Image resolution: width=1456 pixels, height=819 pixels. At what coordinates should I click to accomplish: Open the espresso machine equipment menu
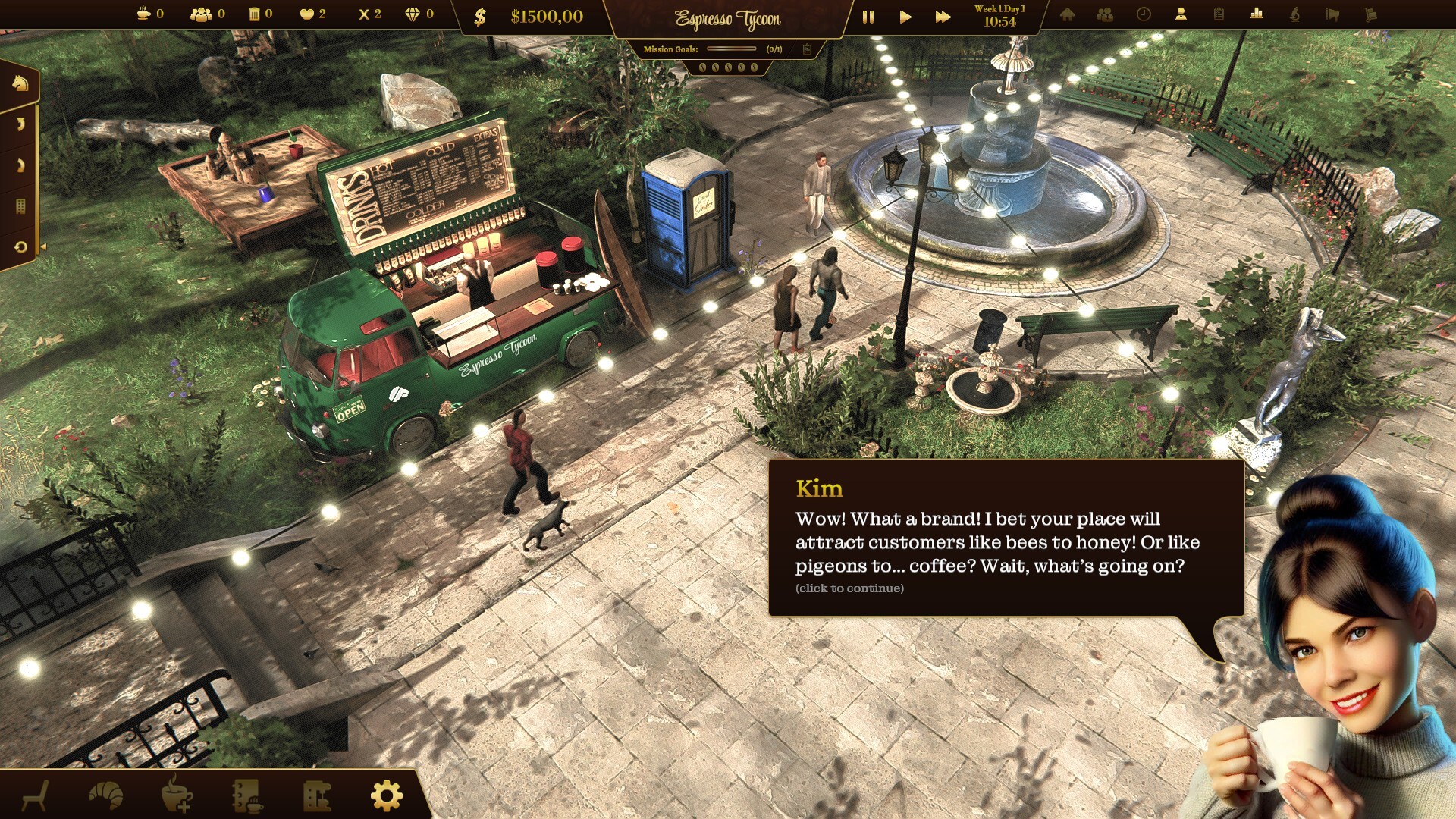coord(316,795)
